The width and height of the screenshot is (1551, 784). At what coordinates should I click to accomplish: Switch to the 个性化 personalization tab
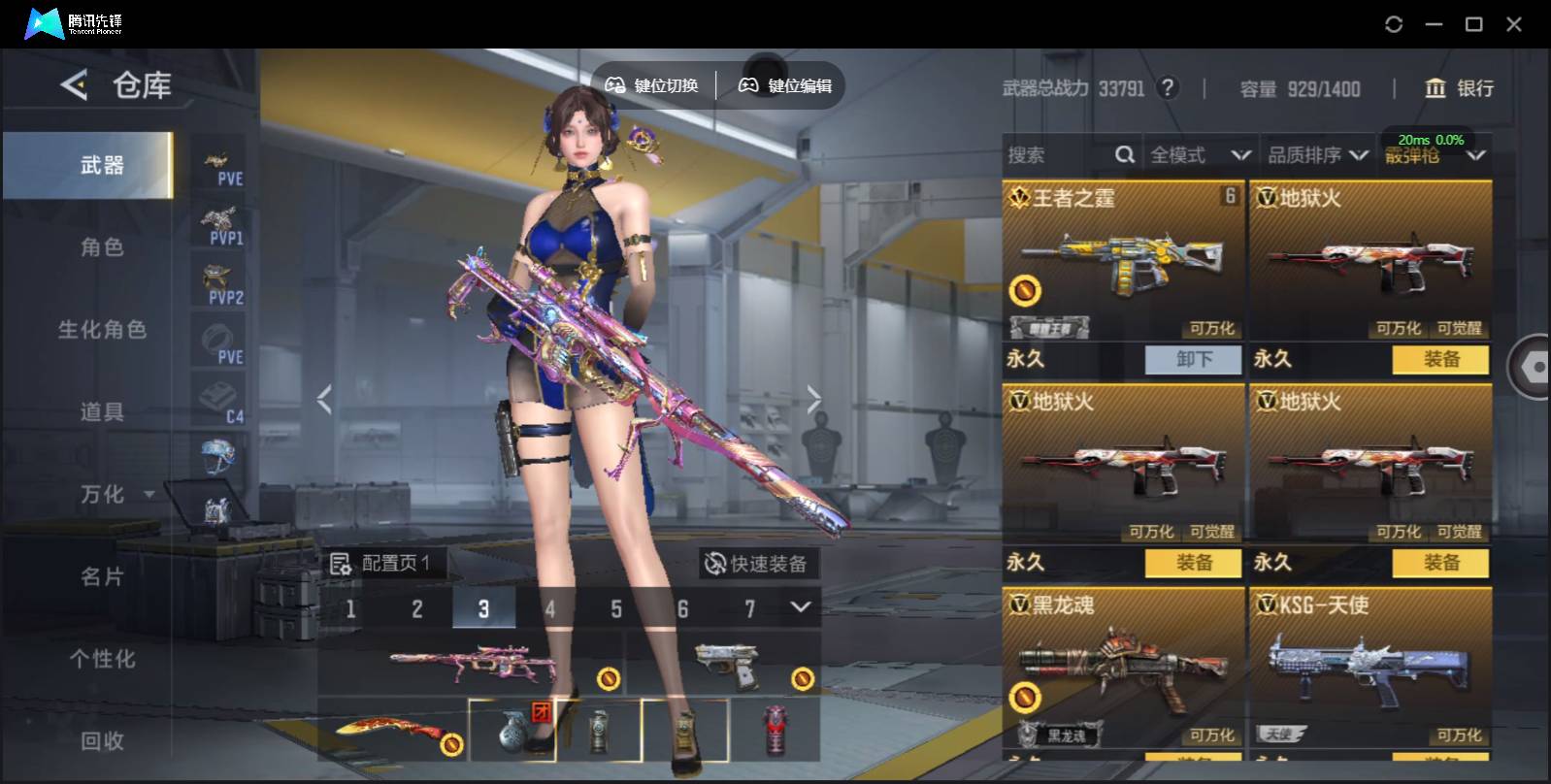[102, 660]
